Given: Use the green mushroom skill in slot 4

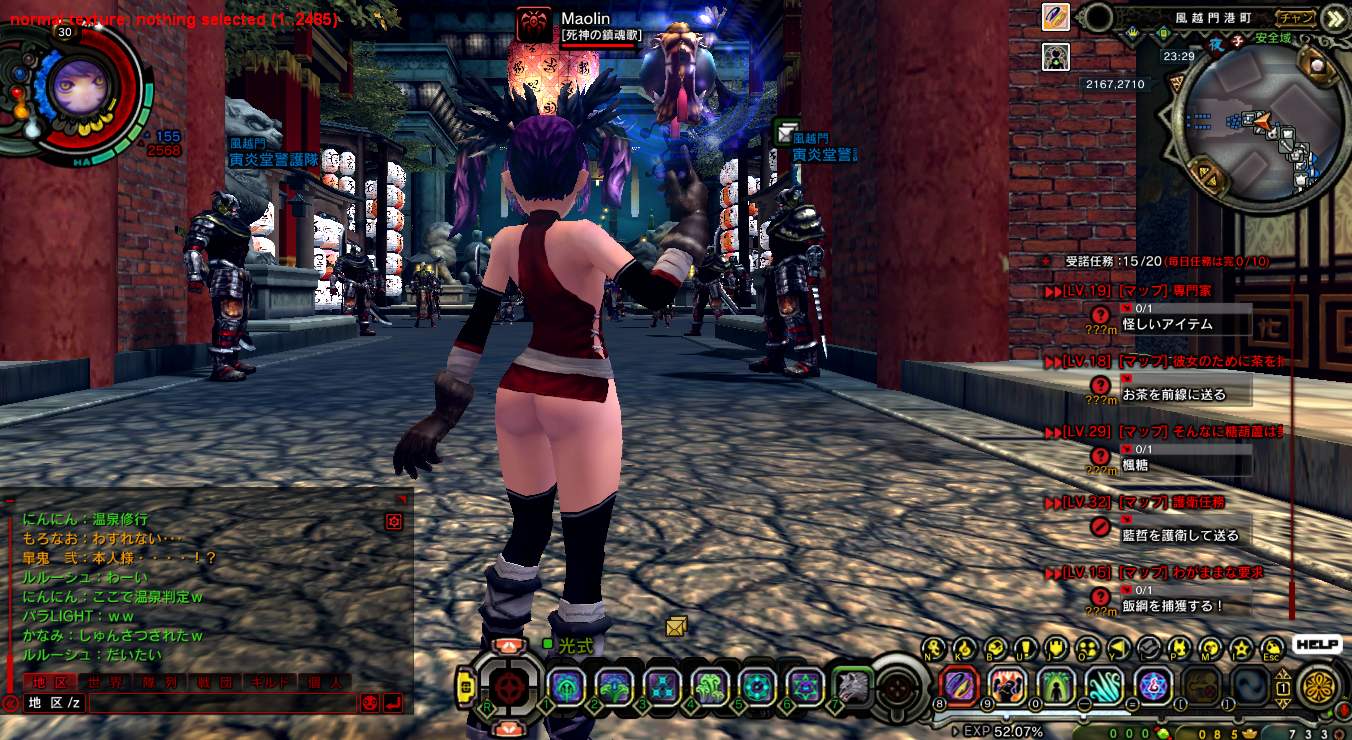Looking at the screenshot, I should (708, 686).
